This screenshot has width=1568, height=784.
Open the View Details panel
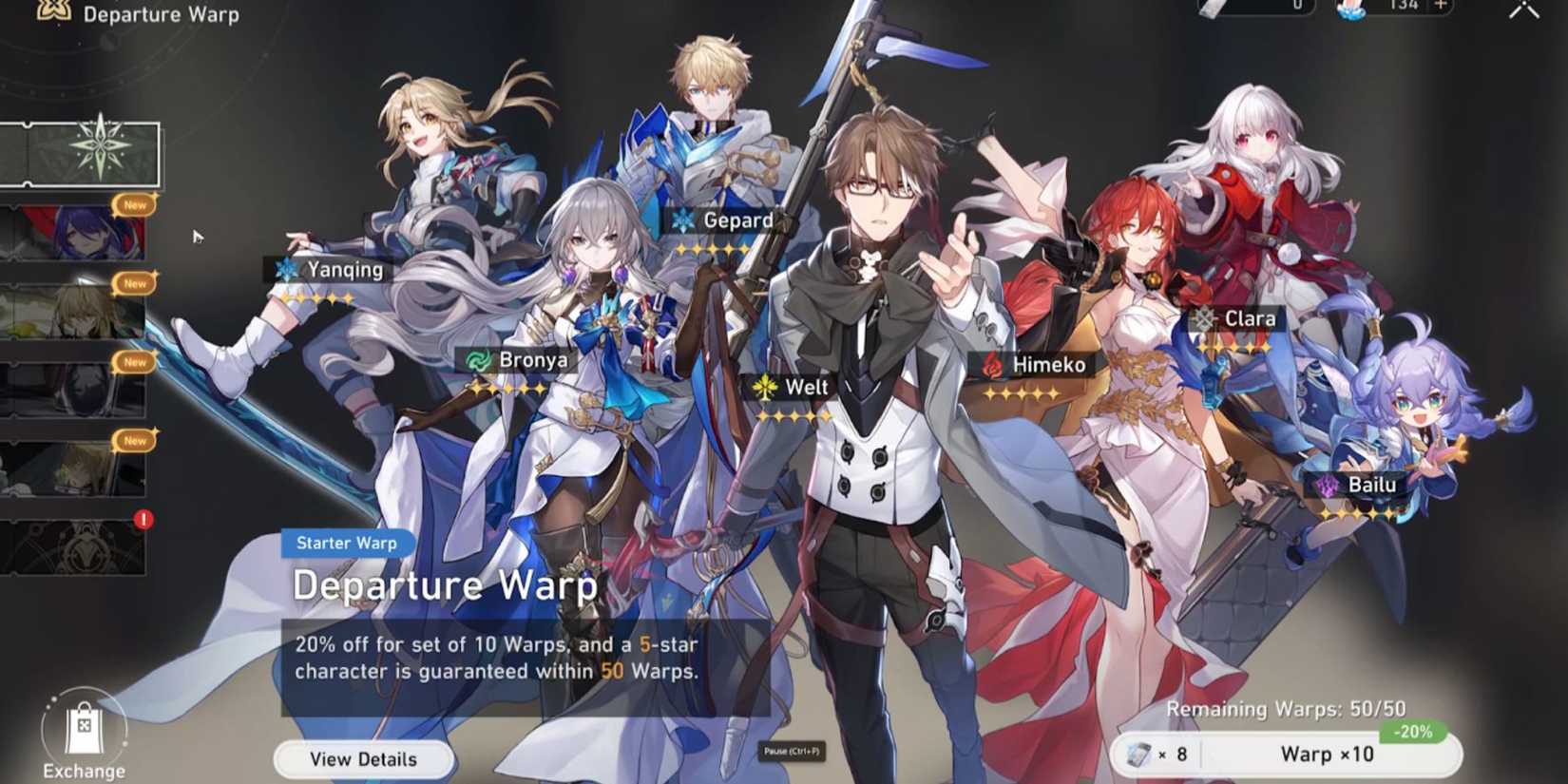coord(363,758)
